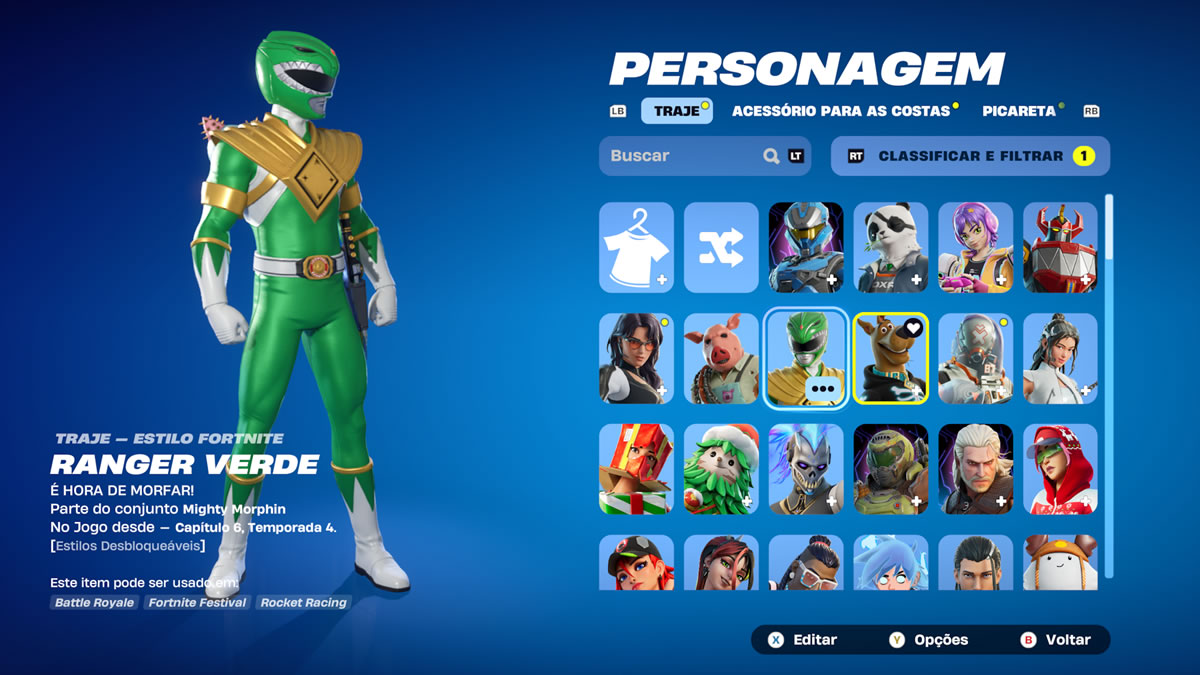The height and width of the screenshot is (675, 1200).
Task: Switch to the Traje tab
Action: click(677, 111)
